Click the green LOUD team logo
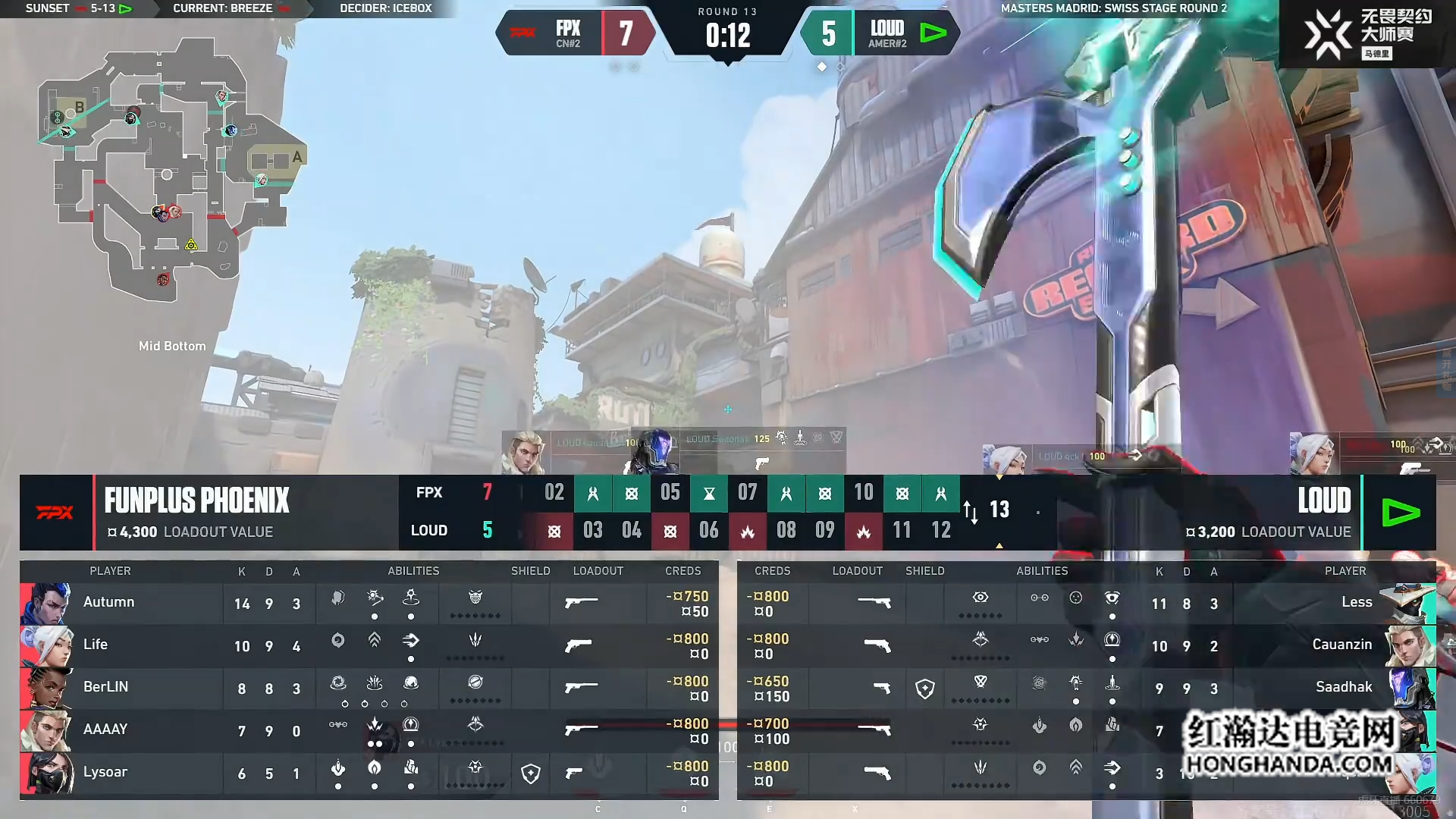The height and width of the screenshot is (819, 1456). (1400, 513)
